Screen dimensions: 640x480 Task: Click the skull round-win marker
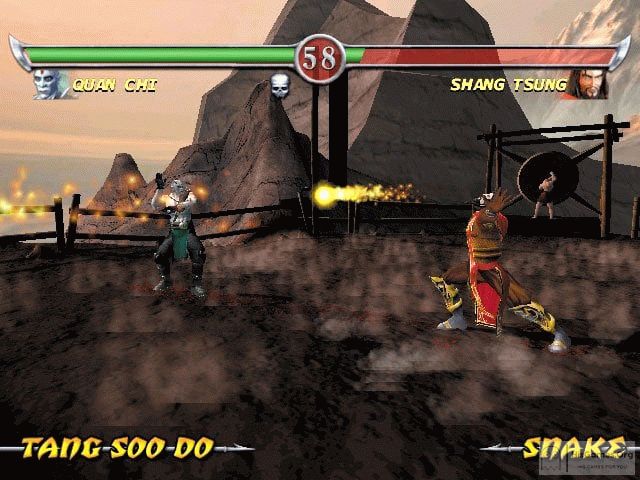281,88
